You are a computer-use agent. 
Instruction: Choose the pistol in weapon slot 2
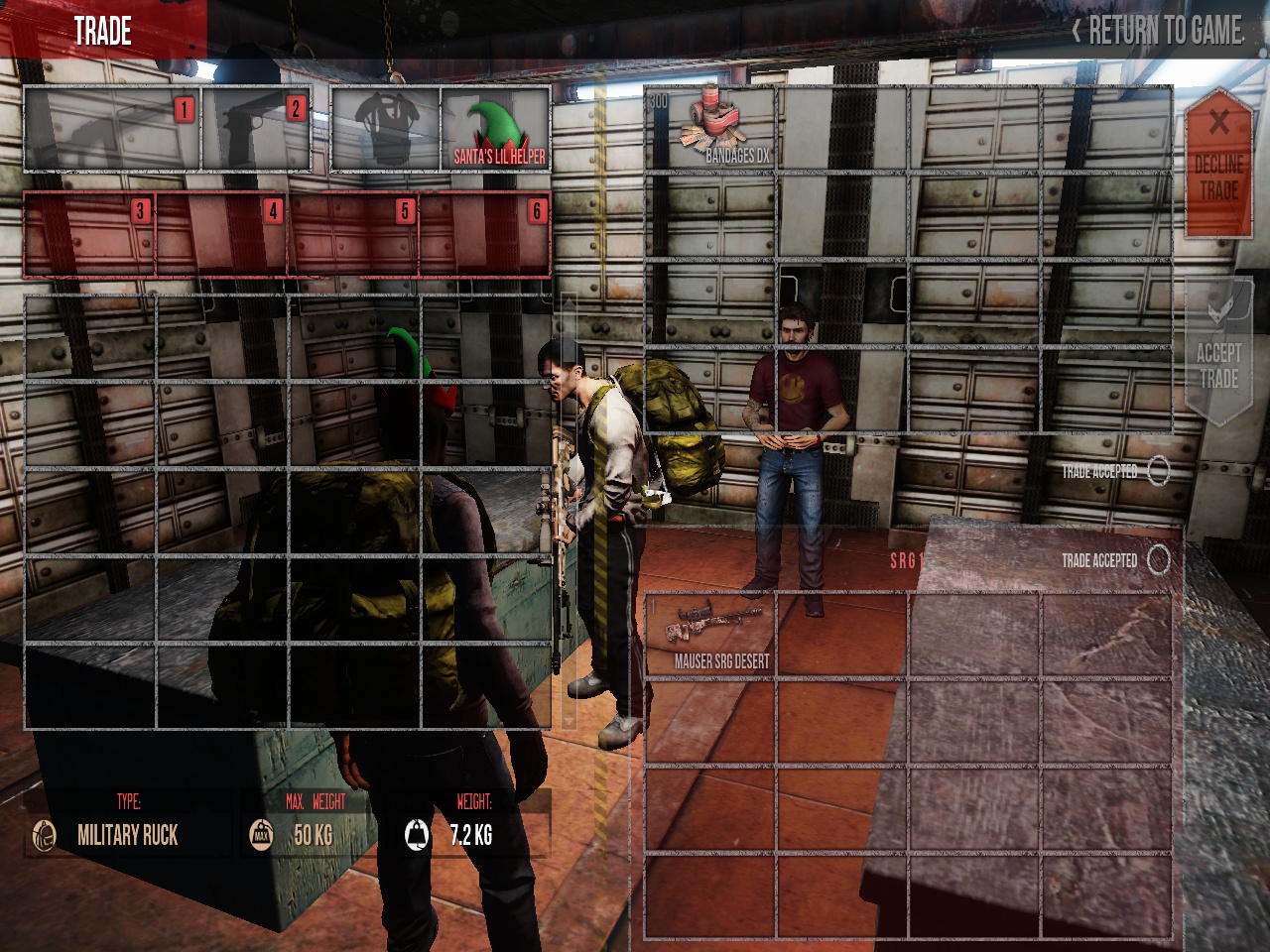tap(256, 130)
